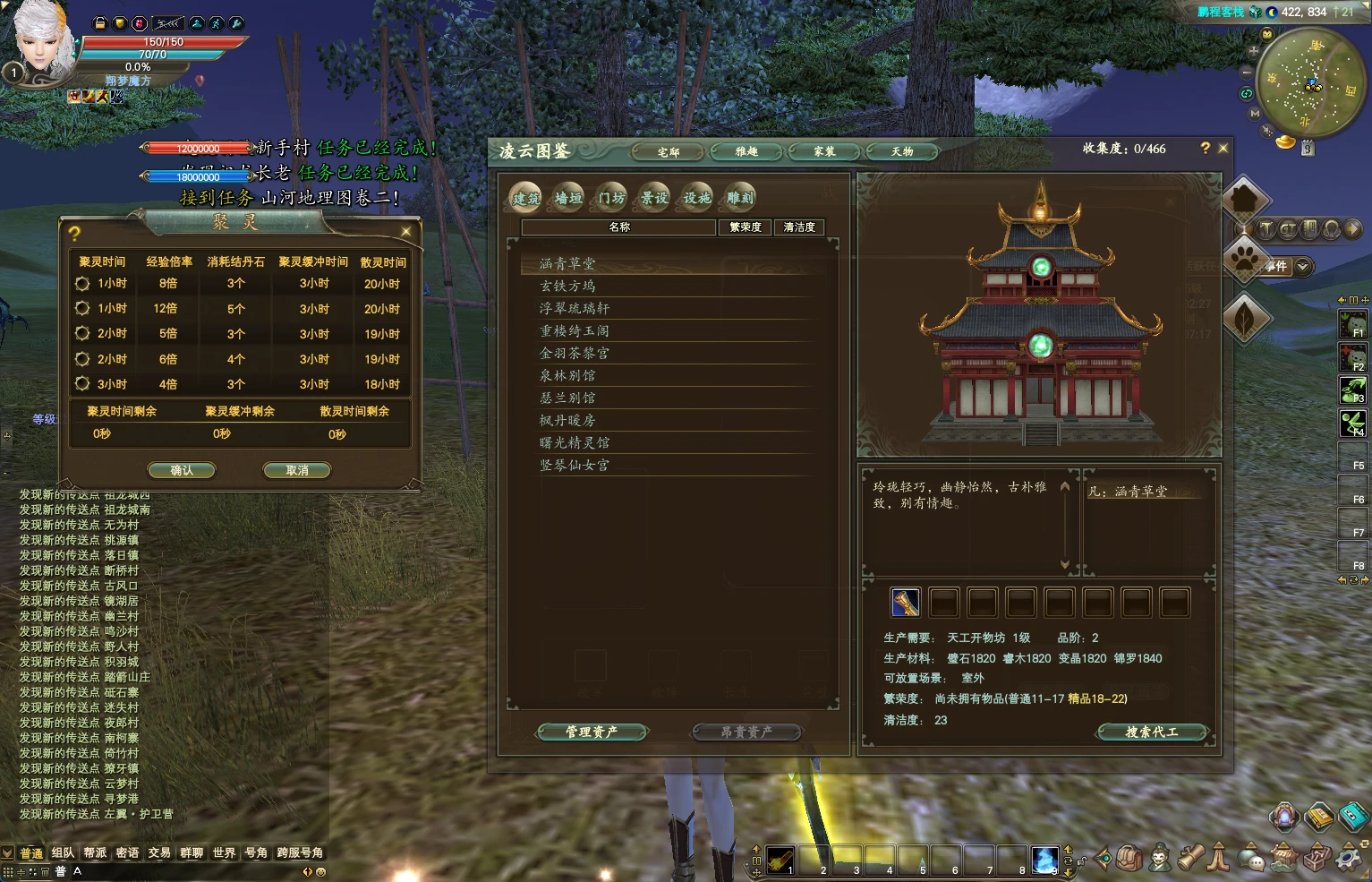Show the 天物 tab
The height and width of the screenshot is (882, 1372).
click(x=902, y=152)
